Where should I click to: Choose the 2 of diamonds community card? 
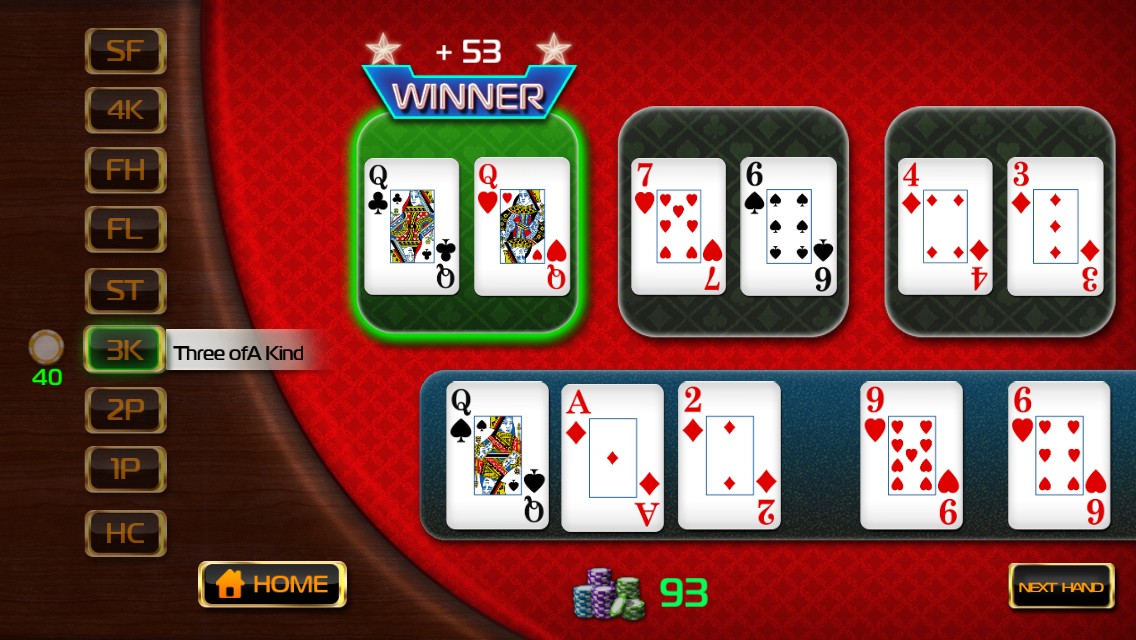coord(729,455)
